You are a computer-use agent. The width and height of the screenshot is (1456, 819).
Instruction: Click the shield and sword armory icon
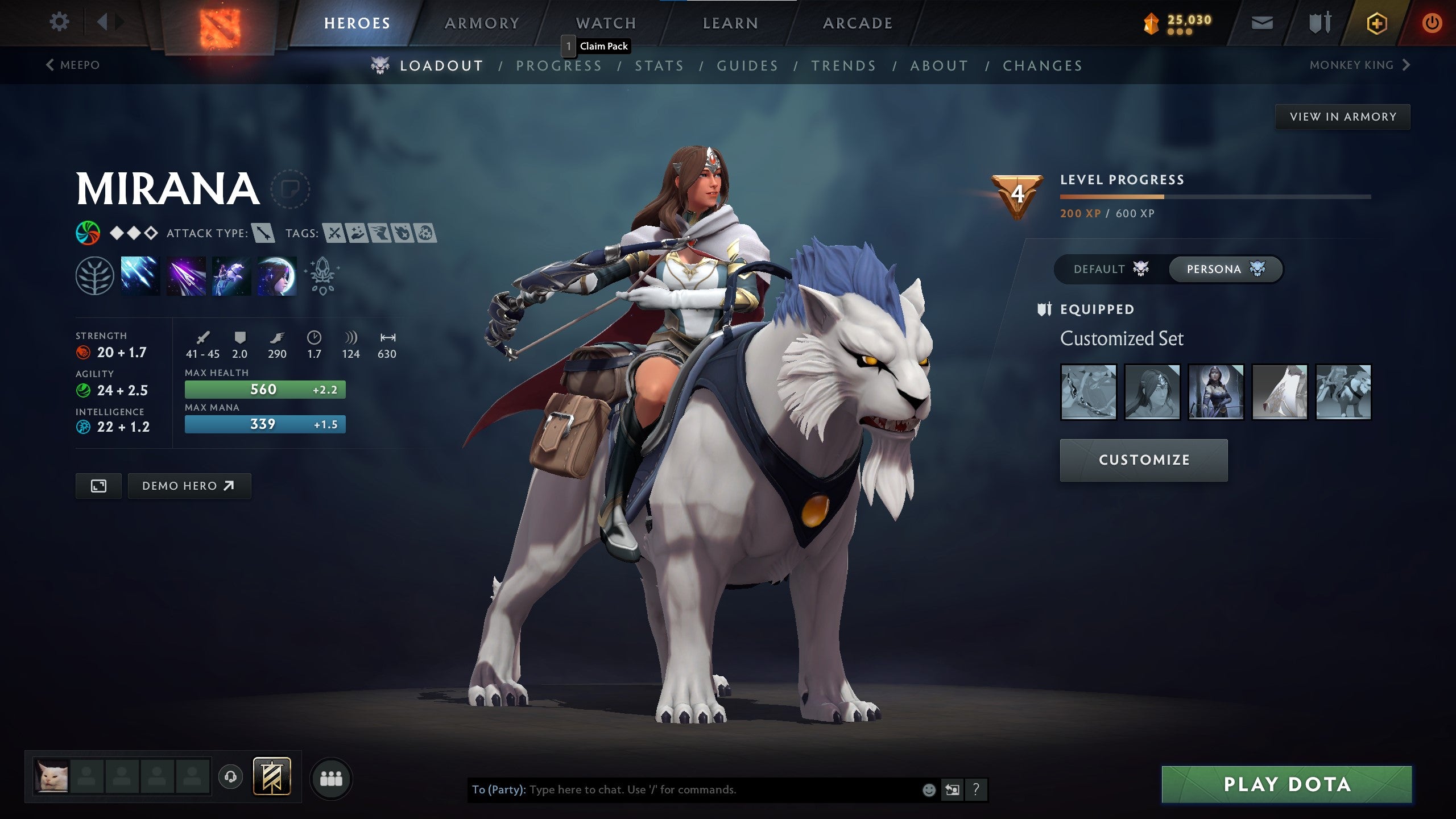[1318, 23]
